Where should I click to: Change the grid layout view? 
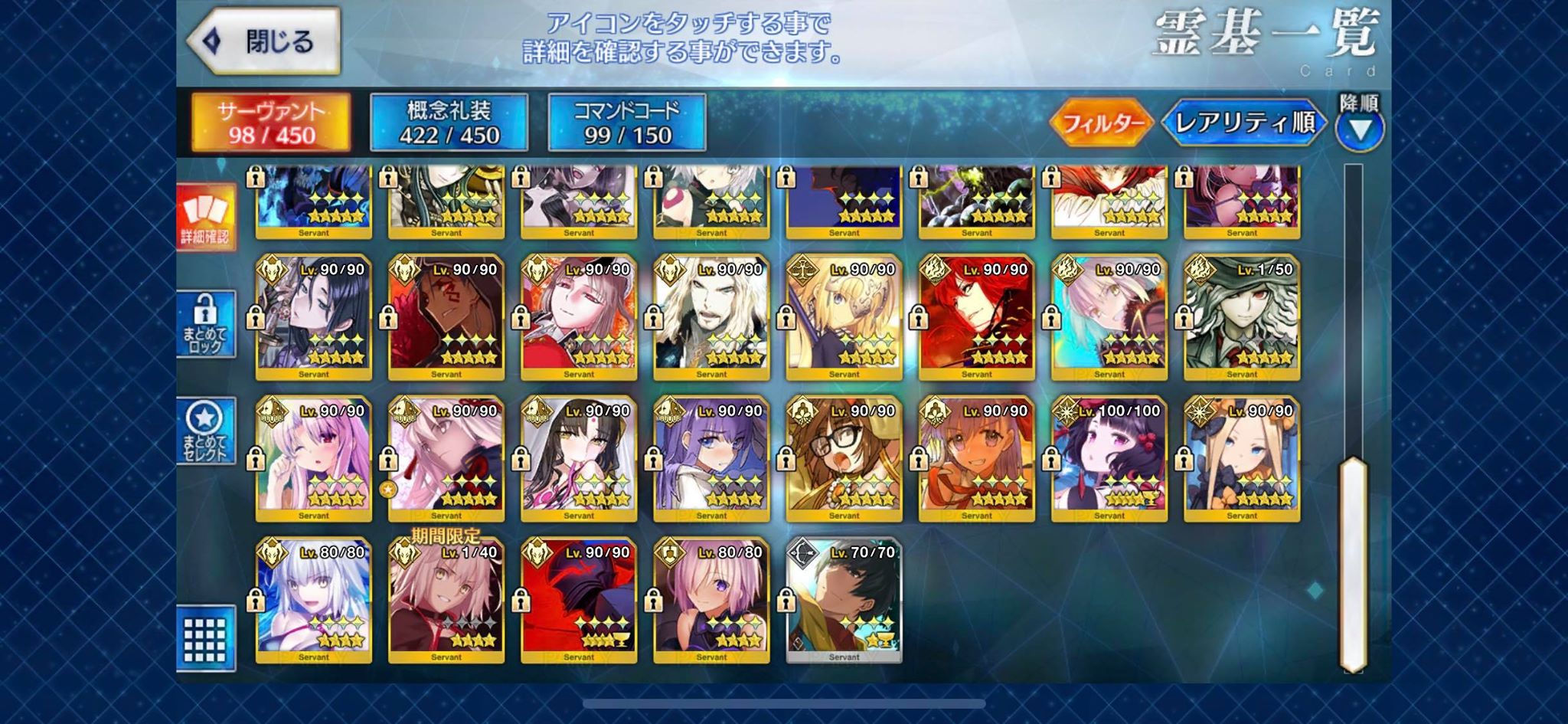click(205, 638)
